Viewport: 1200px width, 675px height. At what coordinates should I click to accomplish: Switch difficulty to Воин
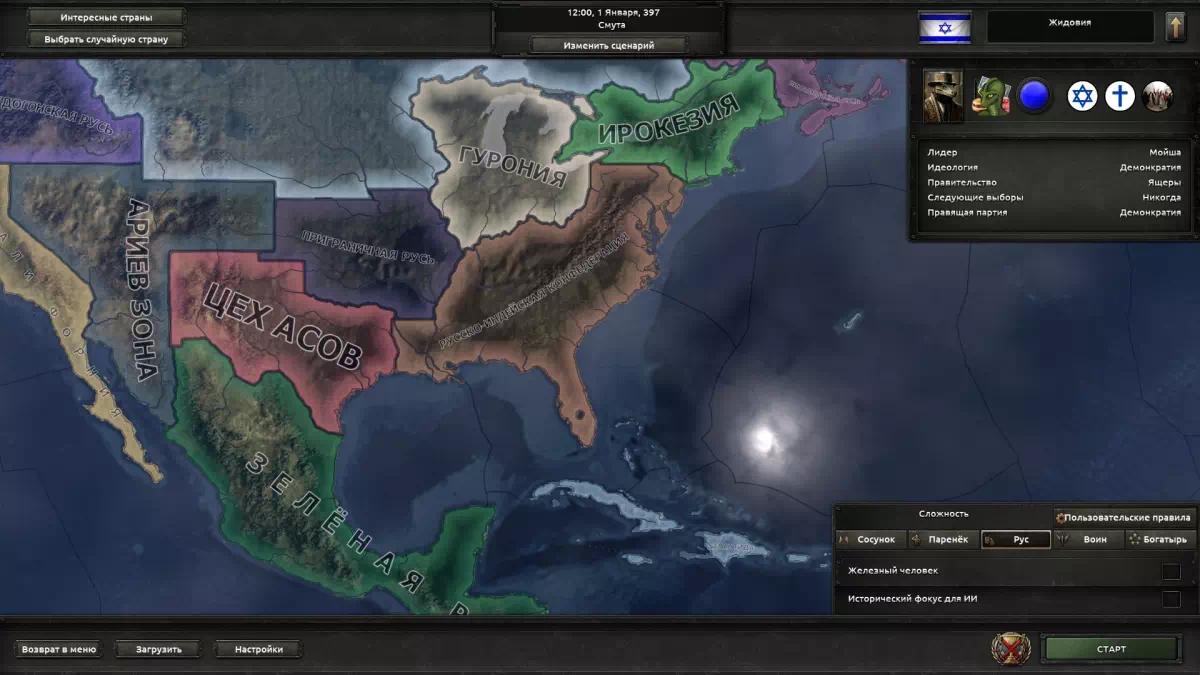pyautogui.click(x=1087, y=539)
